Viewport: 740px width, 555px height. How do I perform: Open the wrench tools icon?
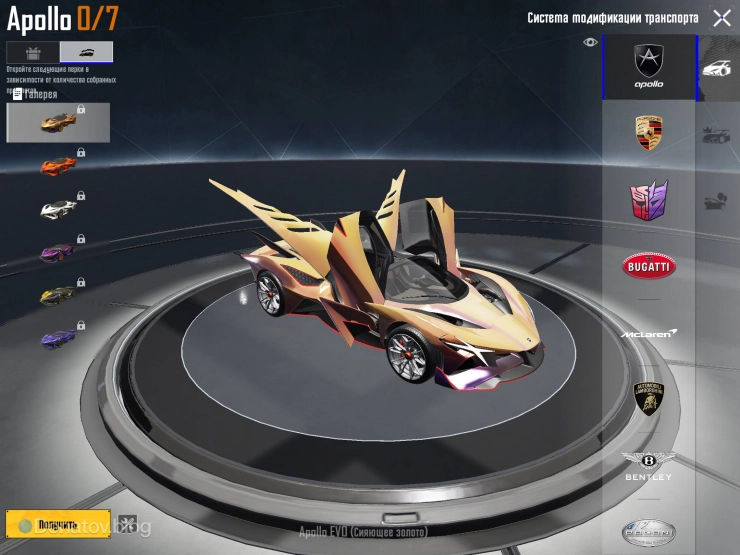127,523
